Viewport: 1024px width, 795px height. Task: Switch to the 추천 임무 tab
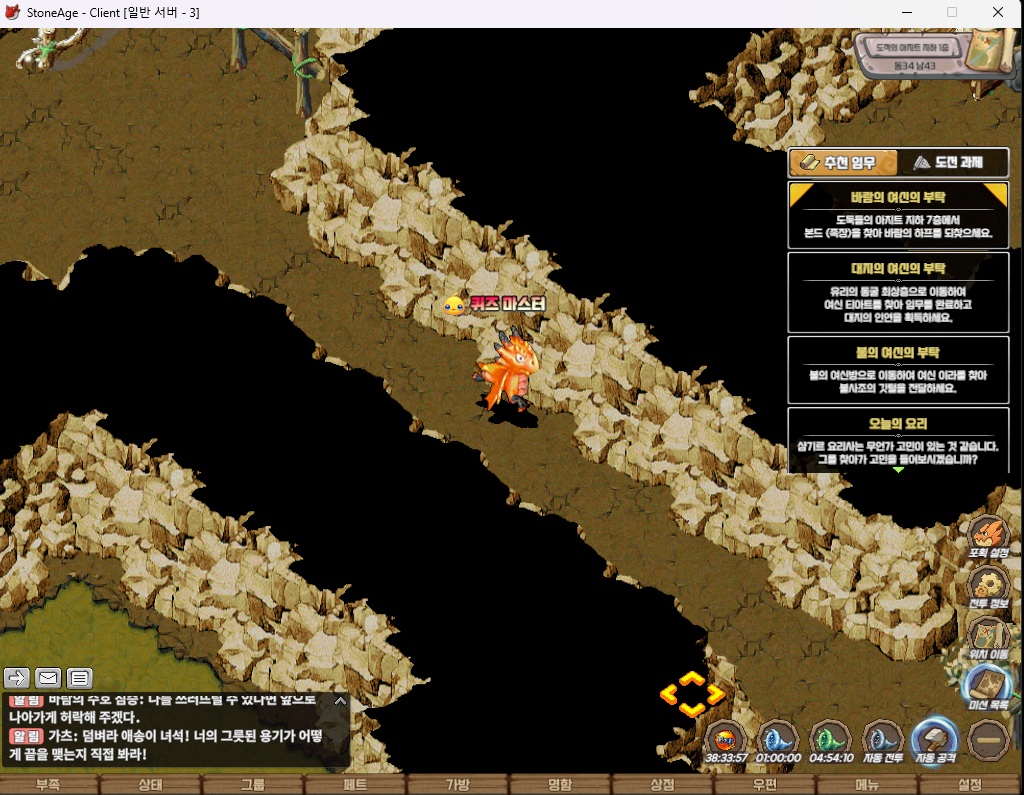[x=842, y=163]
